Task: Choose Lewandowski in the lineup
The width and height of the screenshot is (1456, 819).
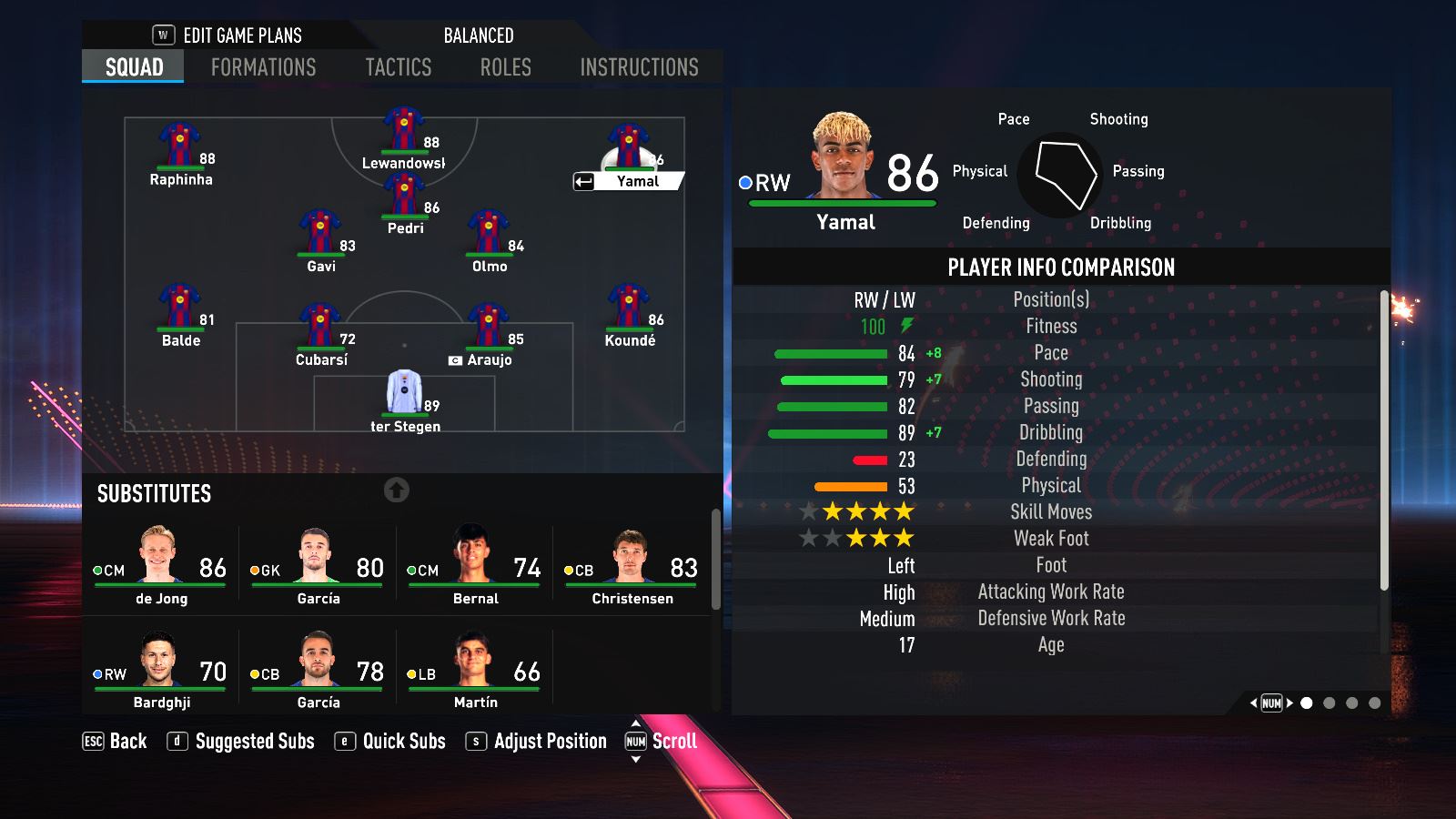Action: pyautogui.click(x=403, y=135)
